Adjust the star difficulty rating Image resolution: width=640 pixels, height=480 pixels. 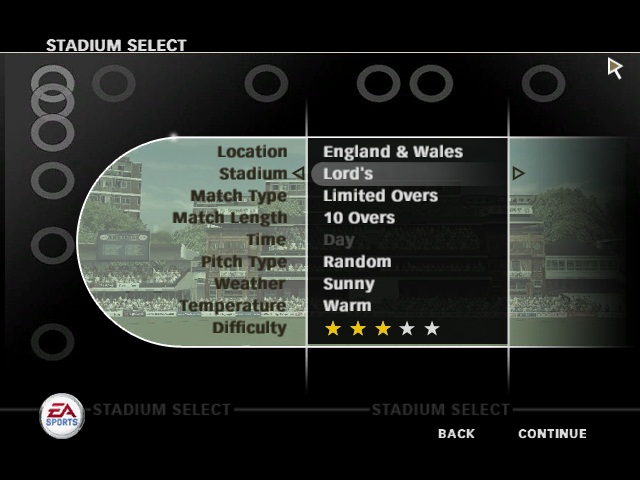pos(382,329)
